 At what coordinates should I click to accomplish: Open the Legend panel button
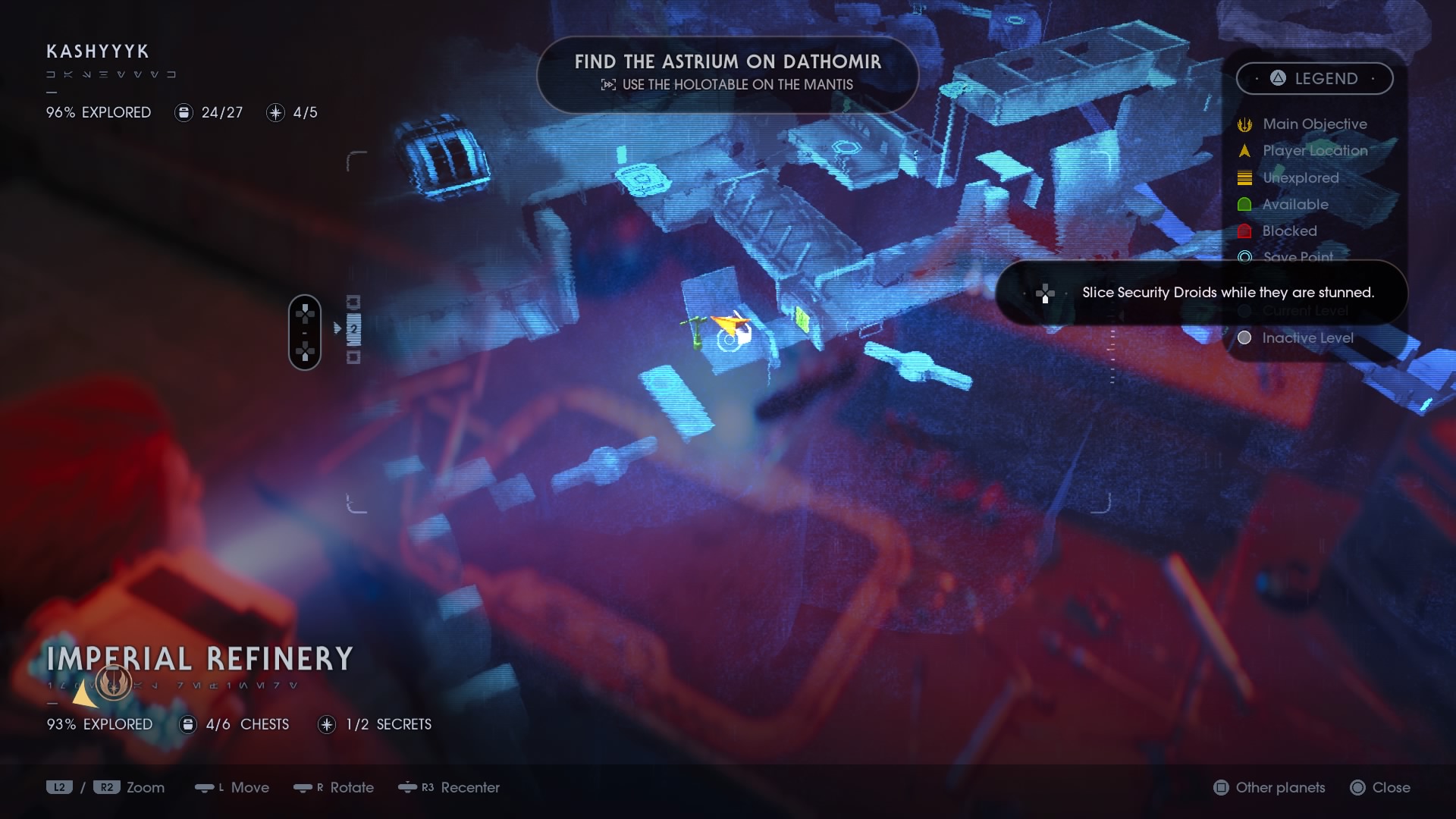[x=1314, y=79]
